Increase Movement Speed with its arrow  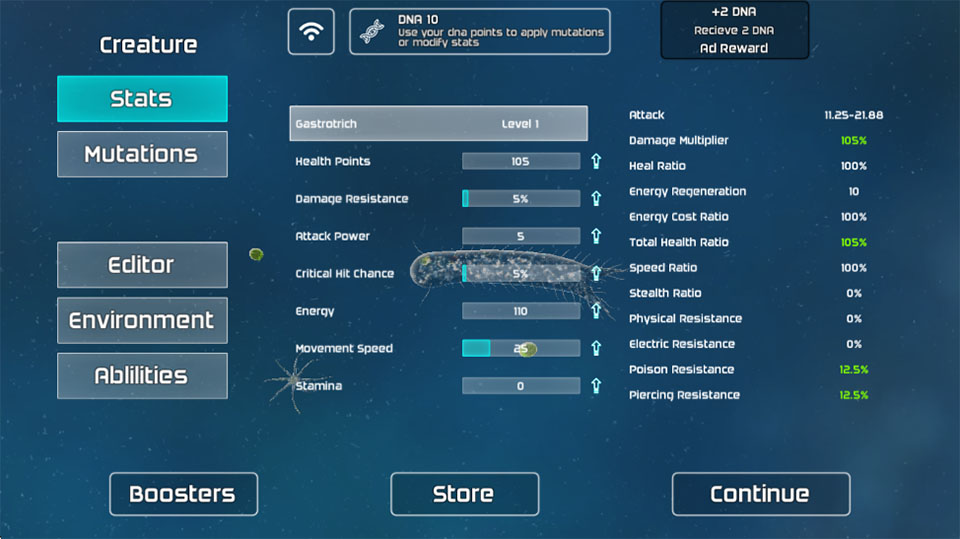[x=596, y=348]
